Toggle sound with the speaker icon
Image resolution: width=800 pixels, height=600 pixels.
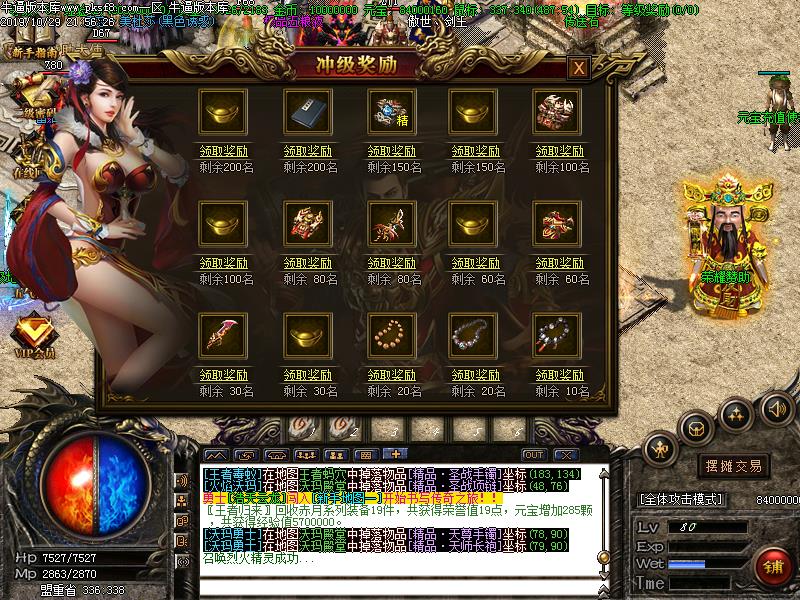776,408
